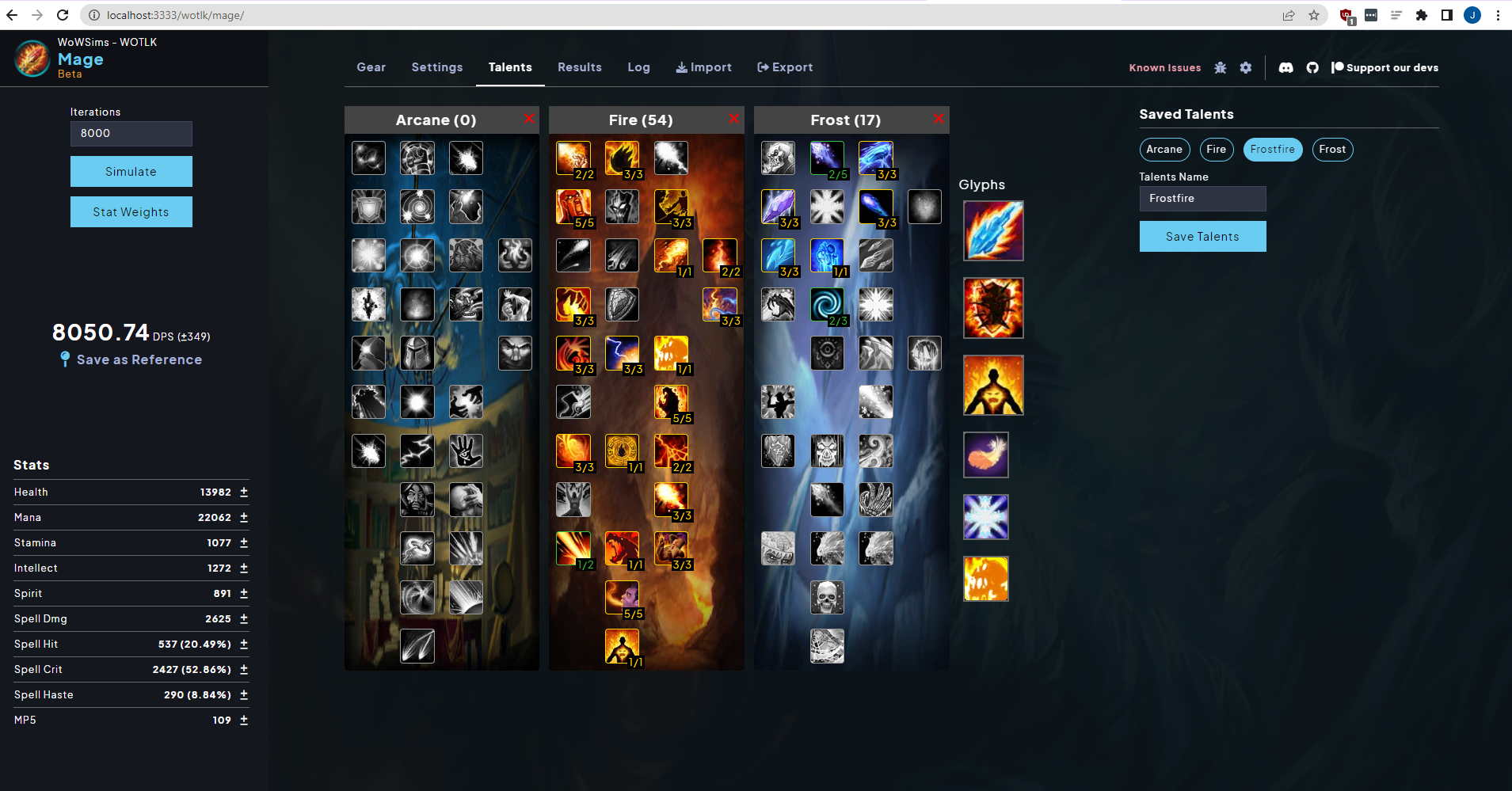Expand the Health stat details
The height and width of the screenshot is (791, 1512).
click(243, 492)
